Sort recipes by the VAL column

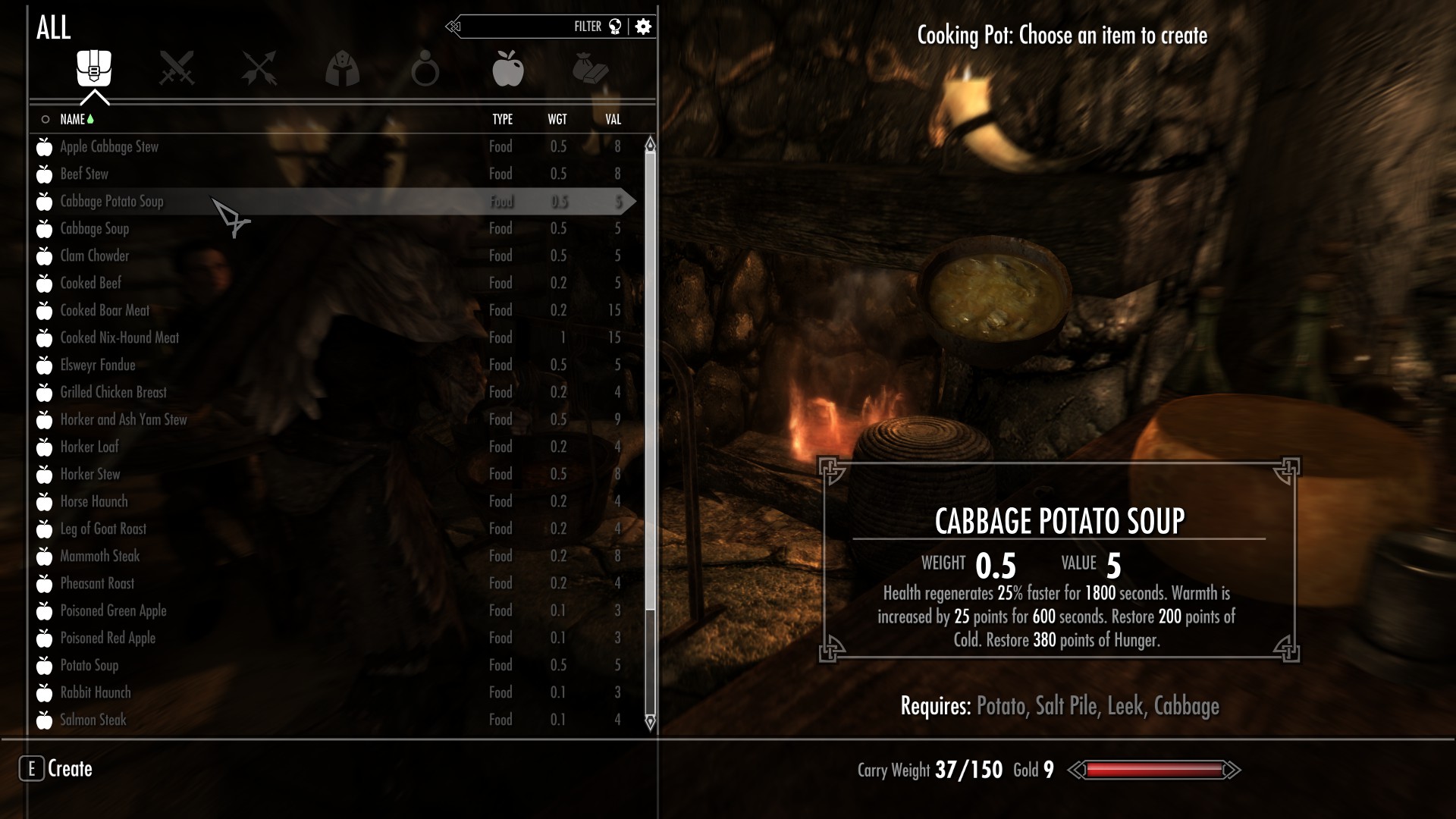click(x=613, y=119)
